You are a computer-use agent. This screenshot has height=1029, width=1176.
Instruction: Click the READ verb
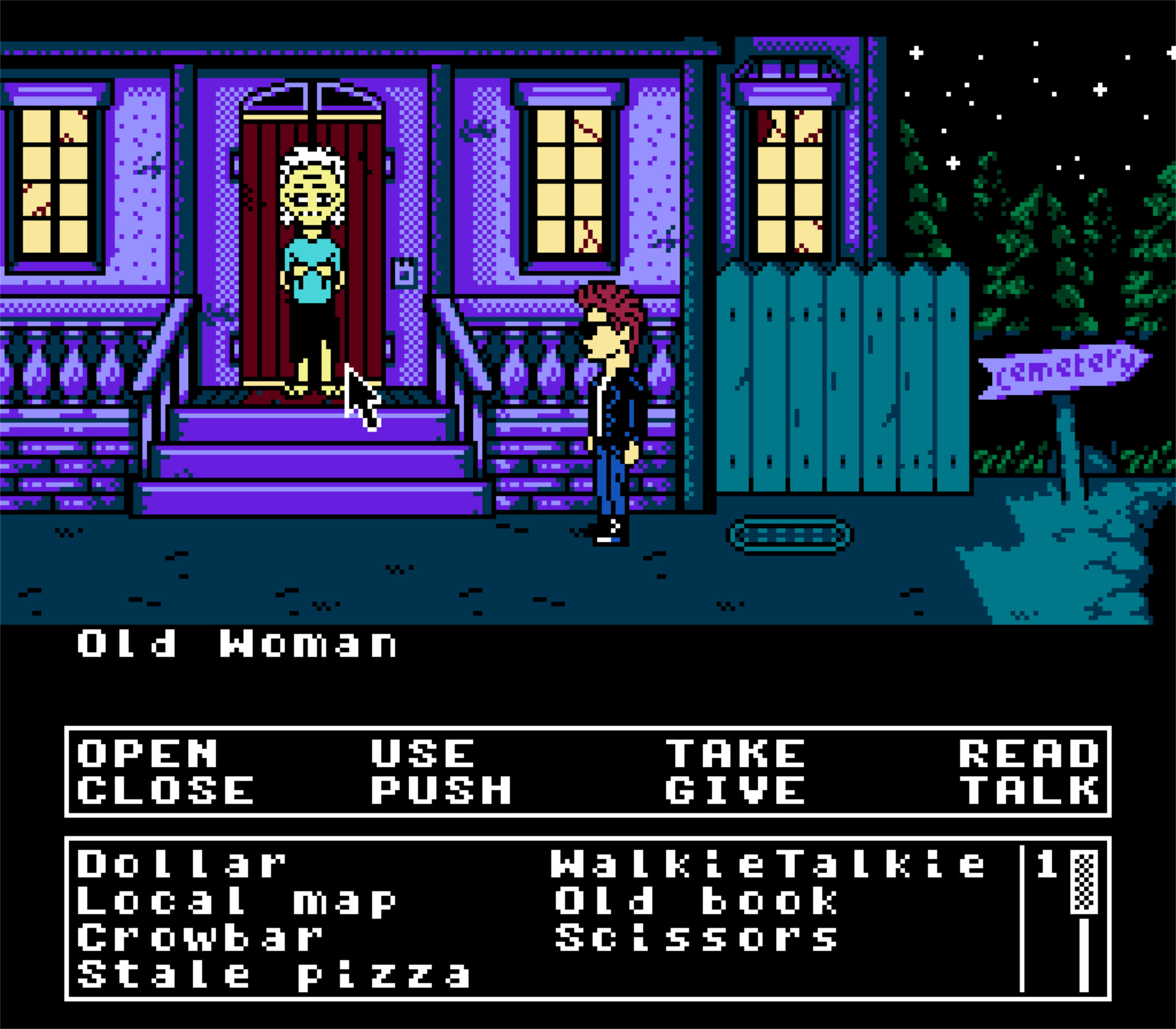[1029, 753]
